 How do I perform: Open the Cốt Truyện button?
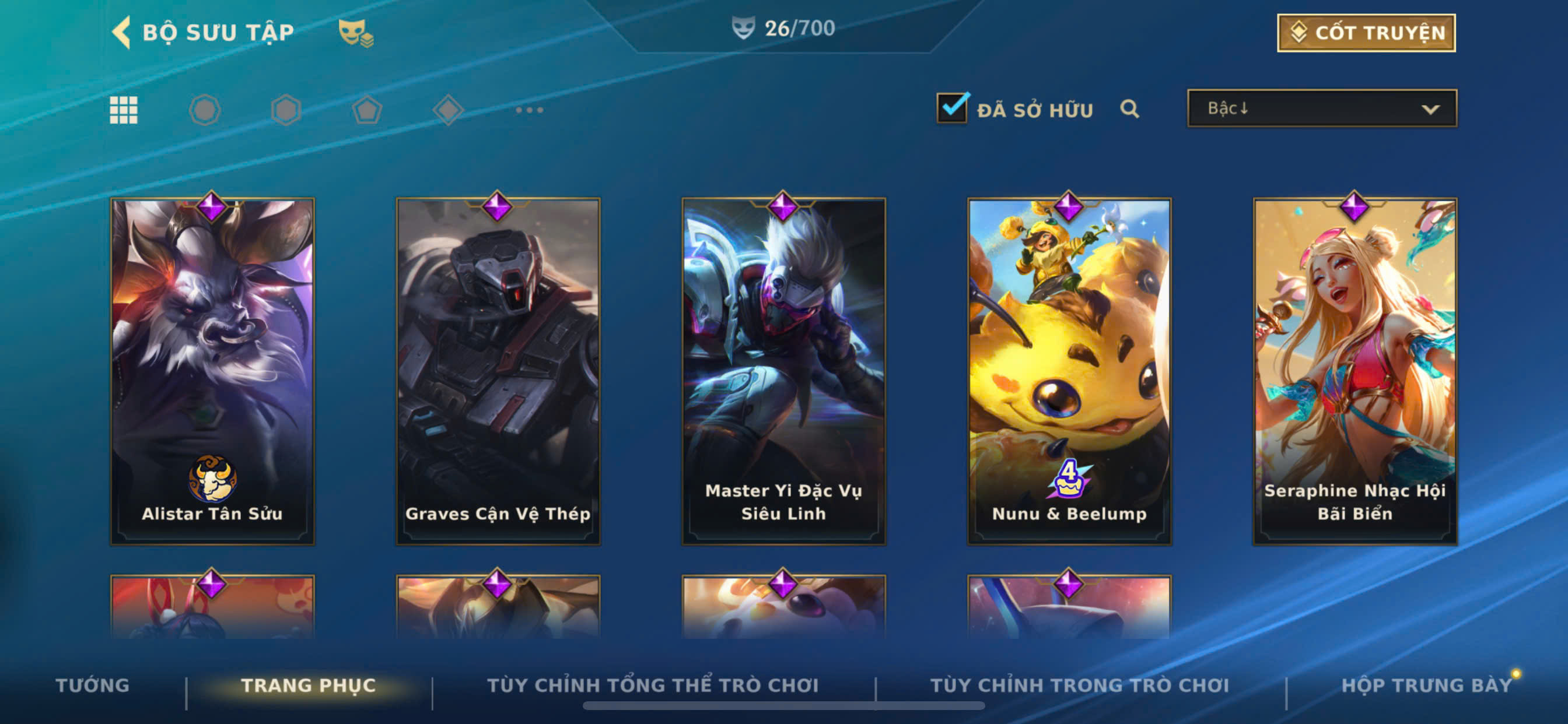(1366, 33)
